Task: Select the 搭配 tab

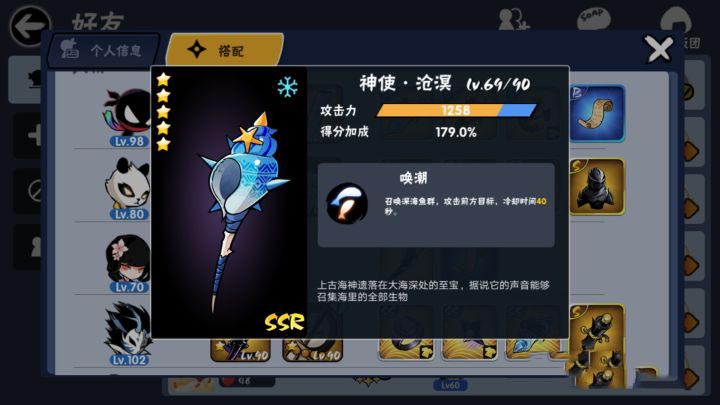Action: point(222,49)
